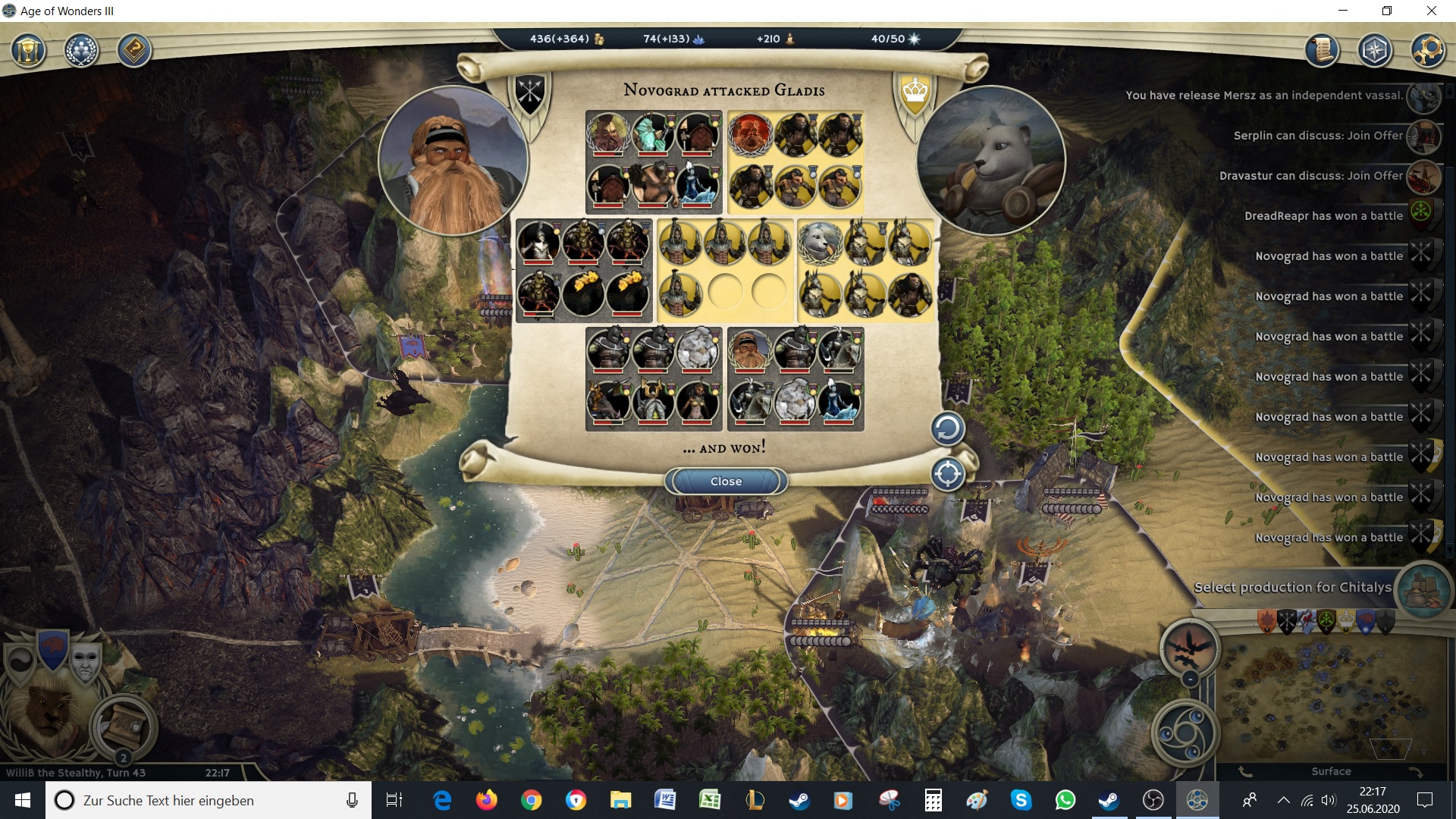Click the circular replay arrow button
1456x819 pixels.
coord(947,429)
